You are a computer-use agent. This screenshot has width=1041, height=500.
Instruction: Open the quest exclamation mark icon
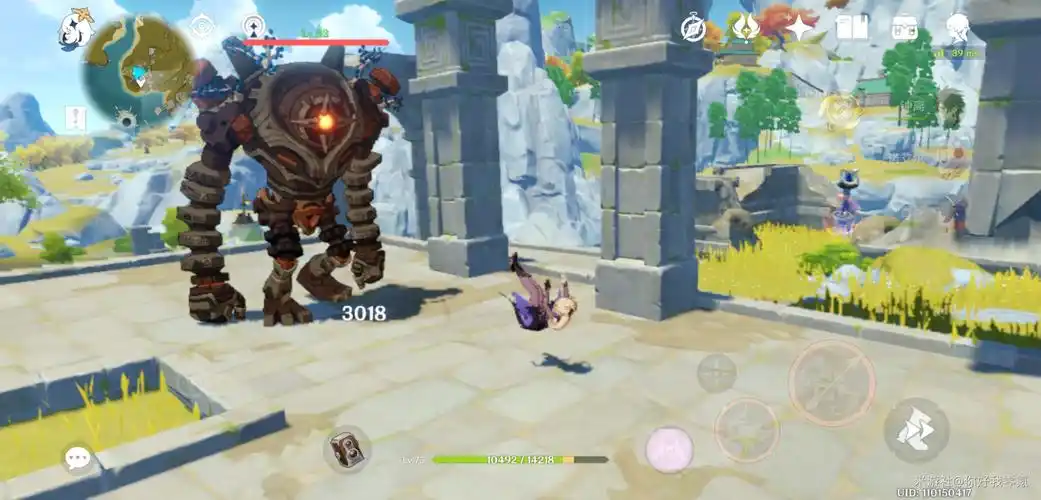coord(76,118)
